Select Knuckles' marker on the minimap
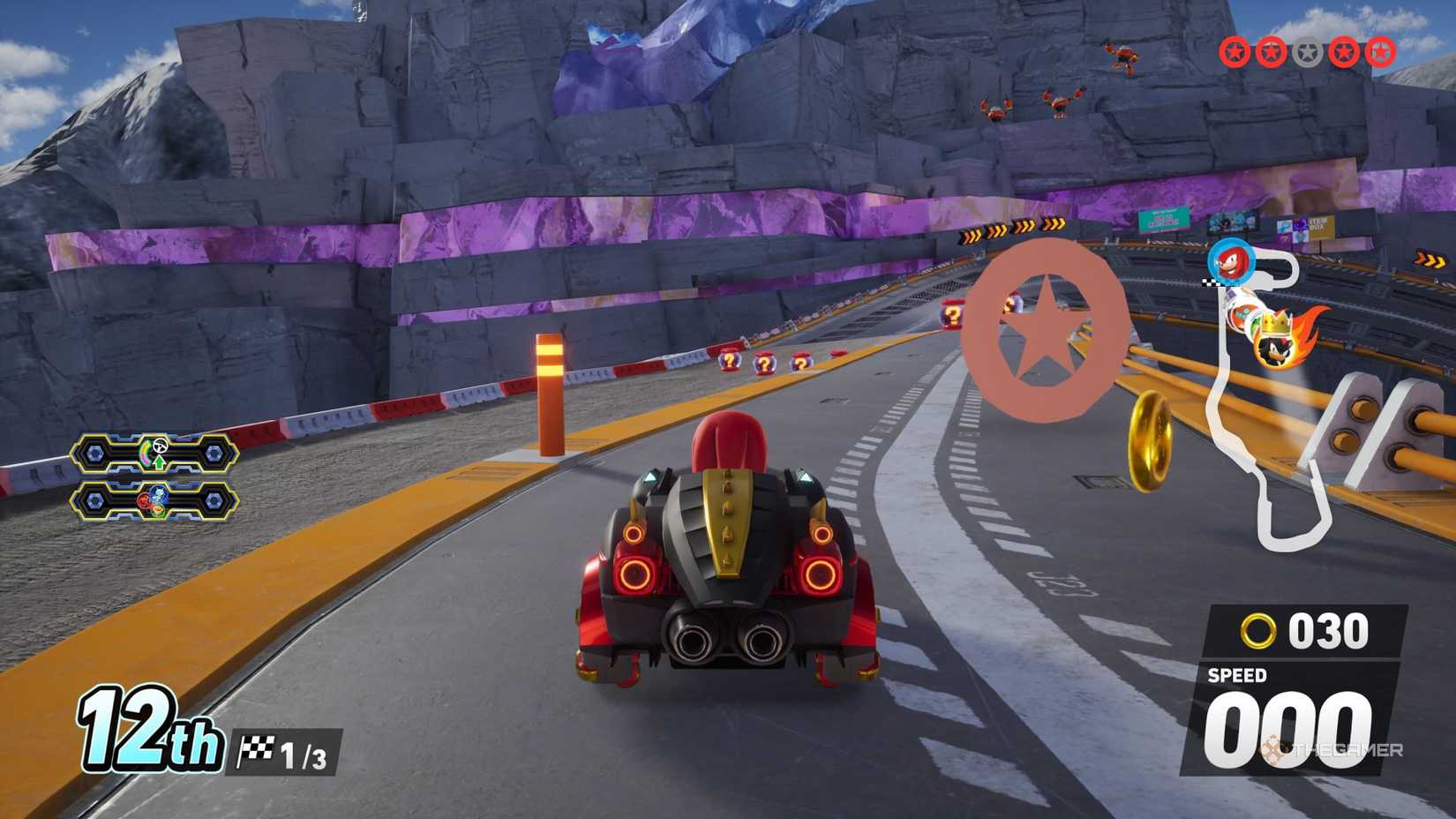1456x819 pixels. 1231,261
